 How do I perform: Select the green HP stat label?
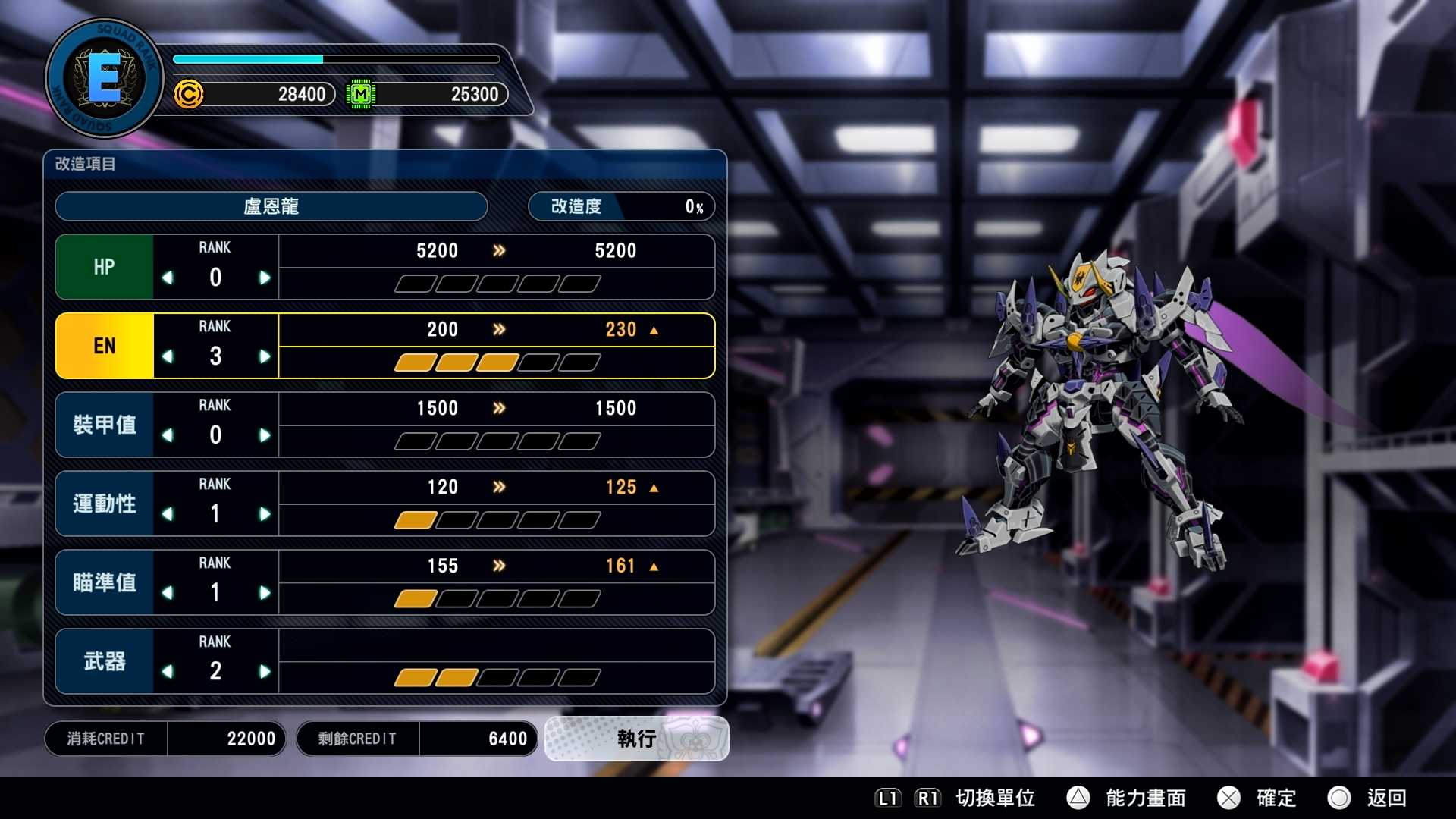click(104, 266)
